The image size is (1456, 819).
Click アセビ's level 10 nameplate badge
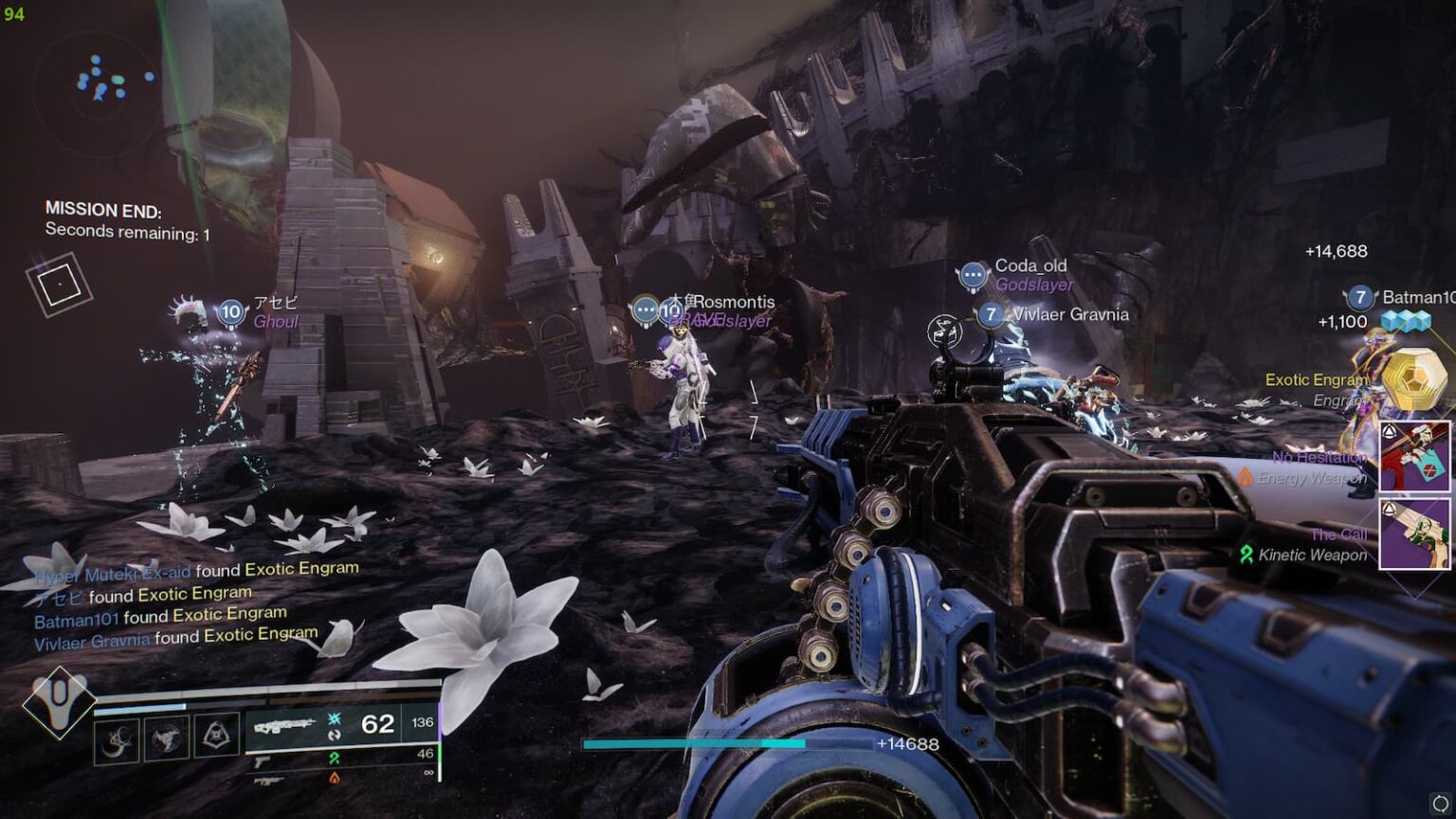pos(230,312)
